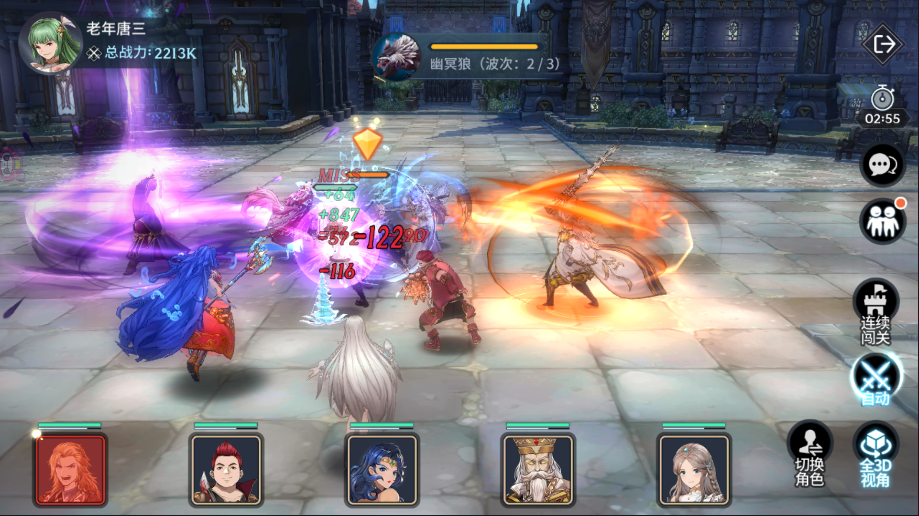
Task: Select the red-highlighted orange-haired hero portrait
Action: click(x=70, y=469)
